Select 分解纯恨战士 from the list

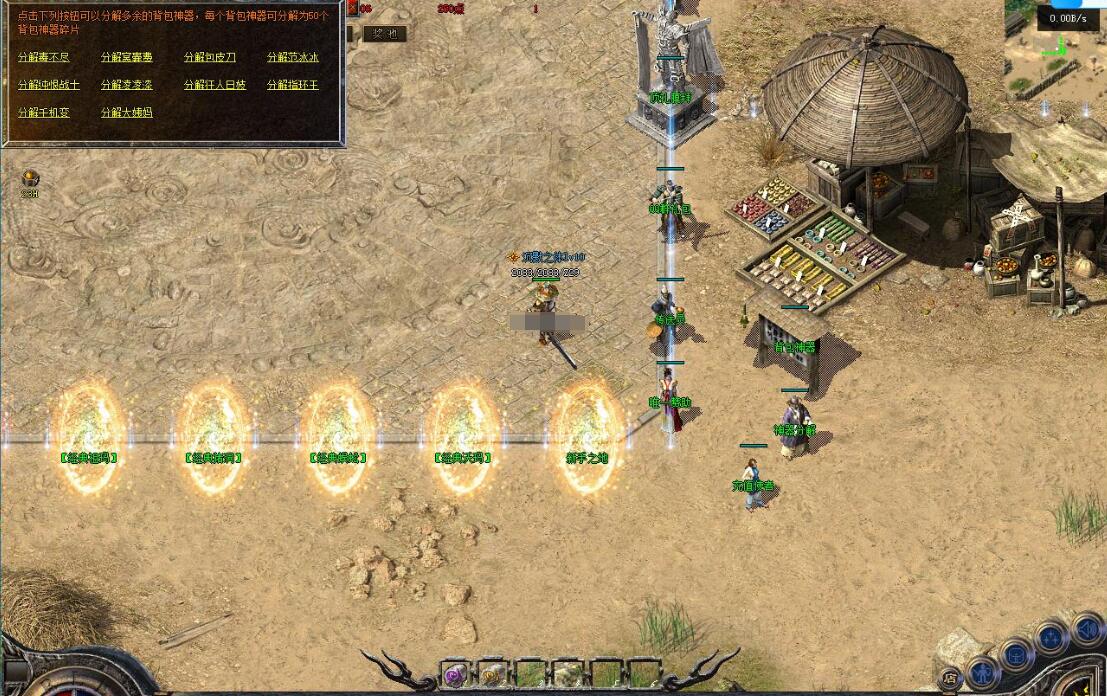pyautogui.click(x=49, y=86)
